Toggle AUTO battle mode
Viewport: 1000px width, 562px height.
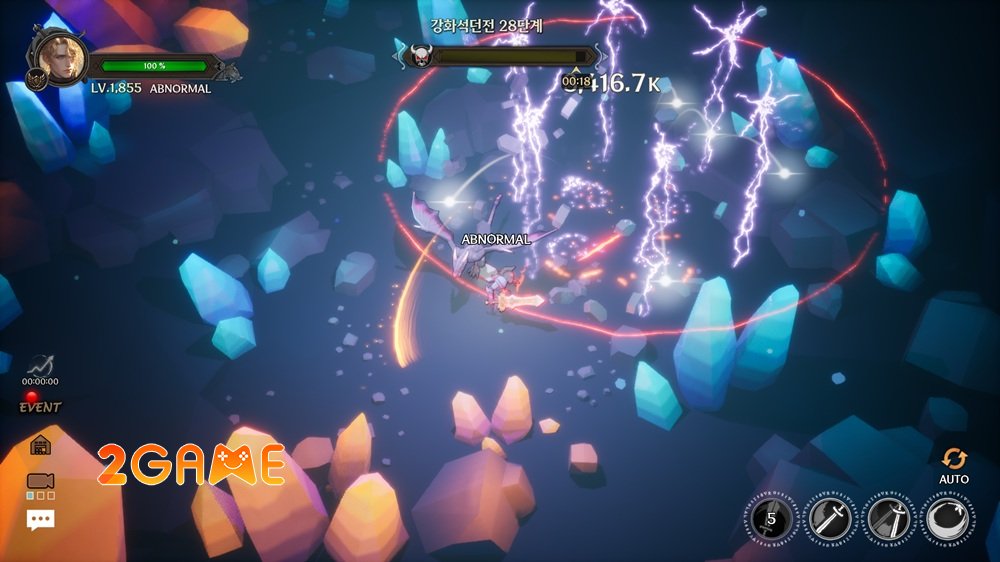click(x=954, y=464)
